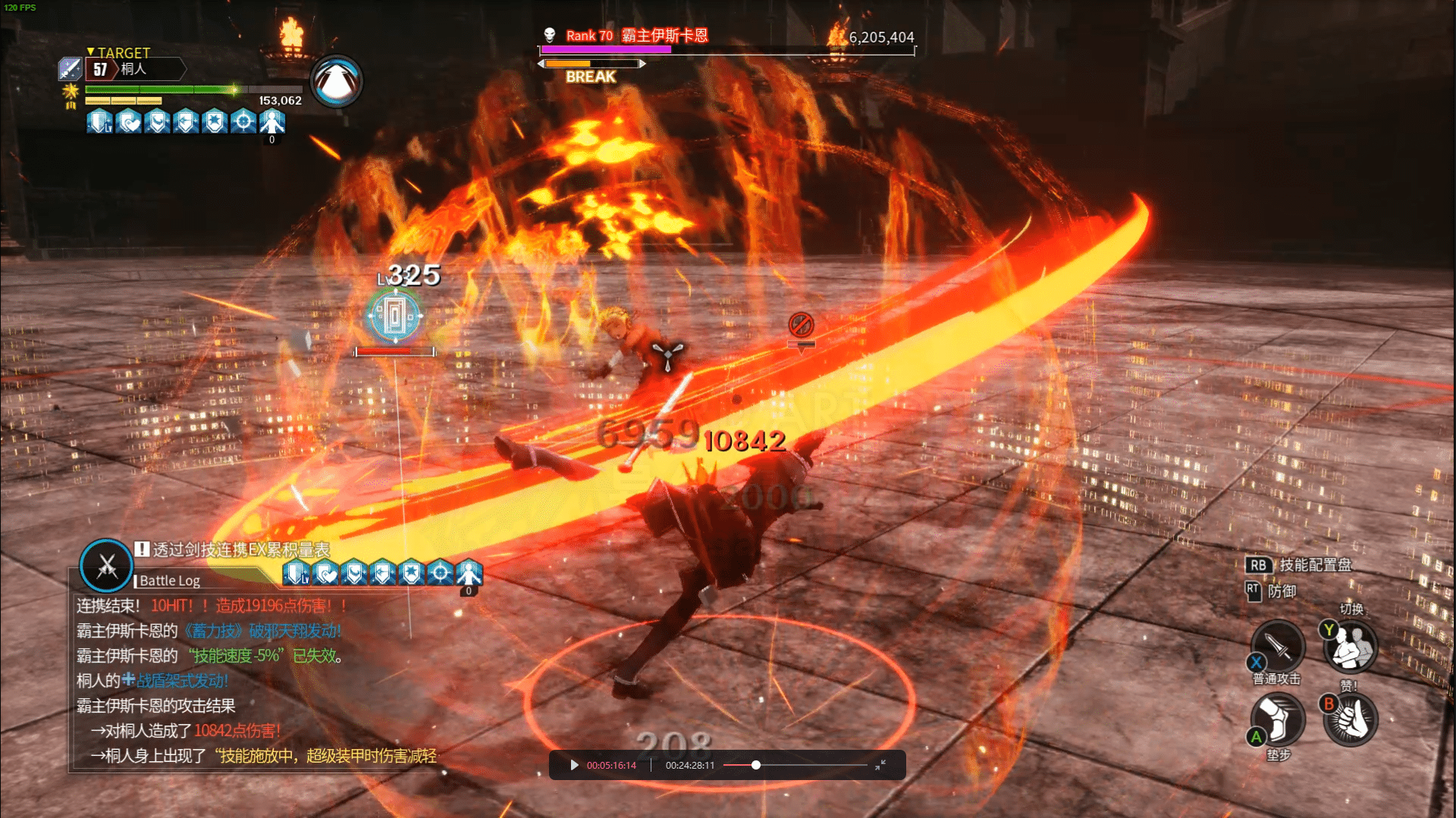Click the human figure buff under Kirito's health

tap(271, 121)
